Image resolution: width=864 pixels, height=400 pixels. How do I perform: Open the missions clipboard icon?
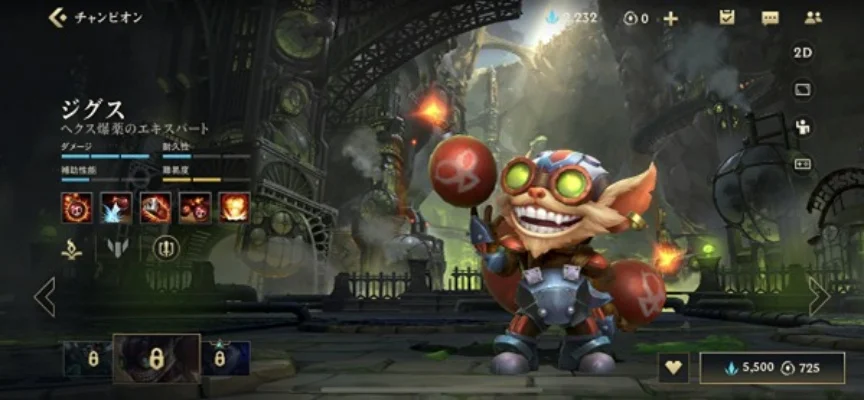(727, 17)
